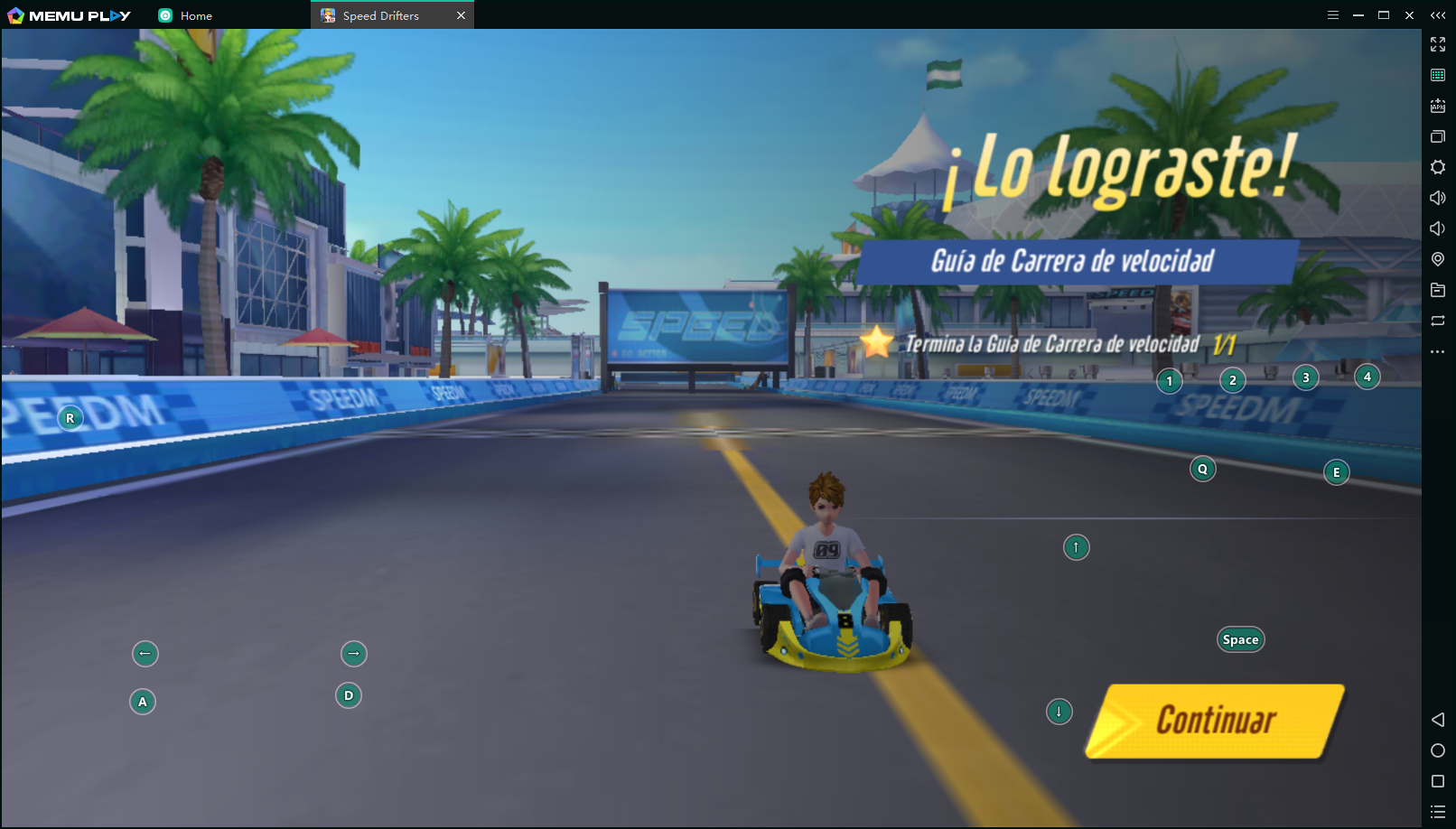Screen dimensions: 1456x829
Task: Open the keyboard key-mapping panel
Action: (1438, 74)
